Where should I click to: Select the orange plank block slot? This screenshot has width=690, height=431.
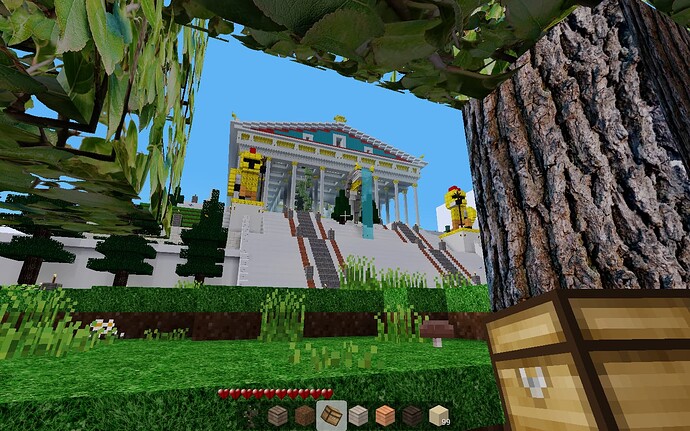click(x=385, y=415)
